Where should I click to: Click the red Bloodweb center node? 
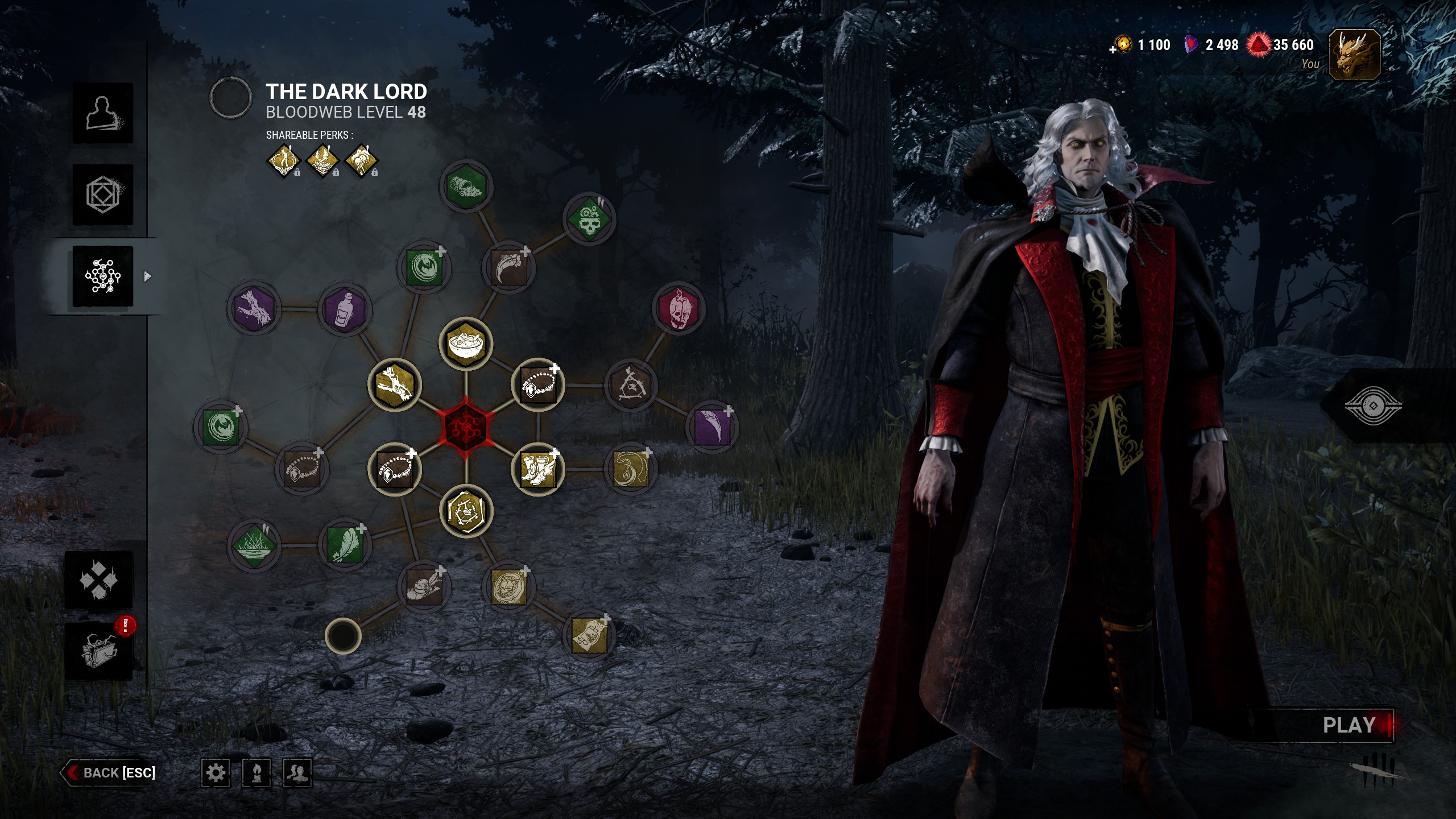tap(466, 426)
